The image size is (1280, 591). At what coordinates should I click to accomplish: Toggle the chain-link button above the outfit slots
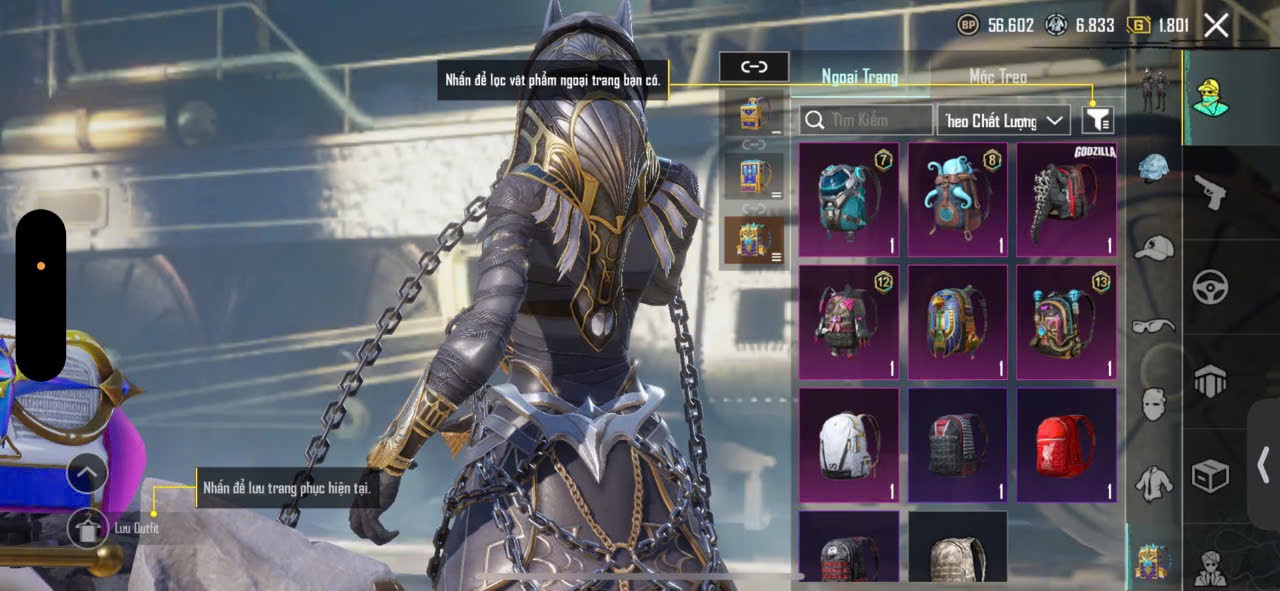[x=754, y=67]
